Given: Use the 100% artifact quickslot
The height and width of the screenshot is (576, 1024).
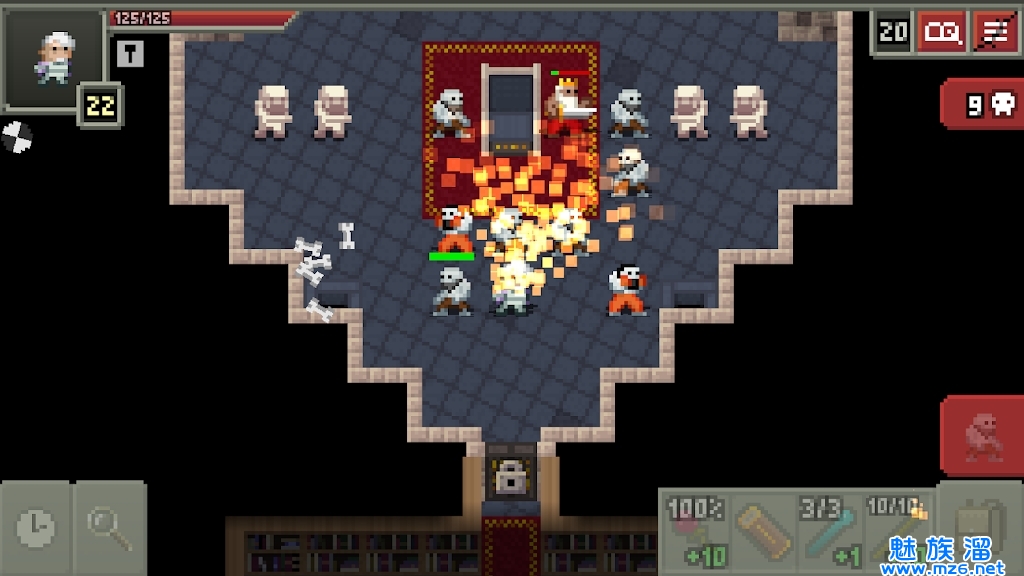Looking at the screenshot, I should [694, 532].
